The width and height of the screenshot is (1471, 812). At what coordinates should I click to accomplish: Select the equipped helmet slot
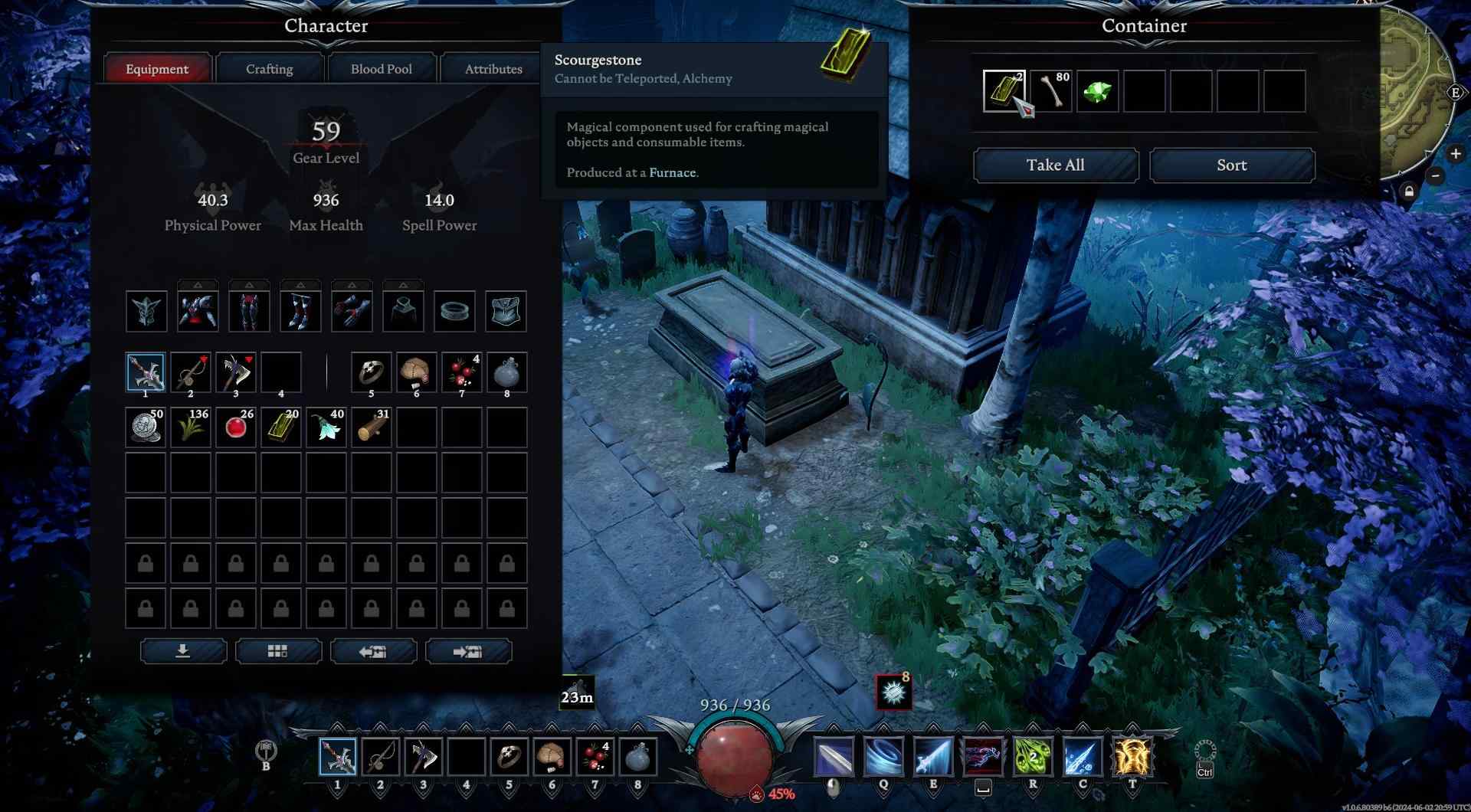[146, 311]
